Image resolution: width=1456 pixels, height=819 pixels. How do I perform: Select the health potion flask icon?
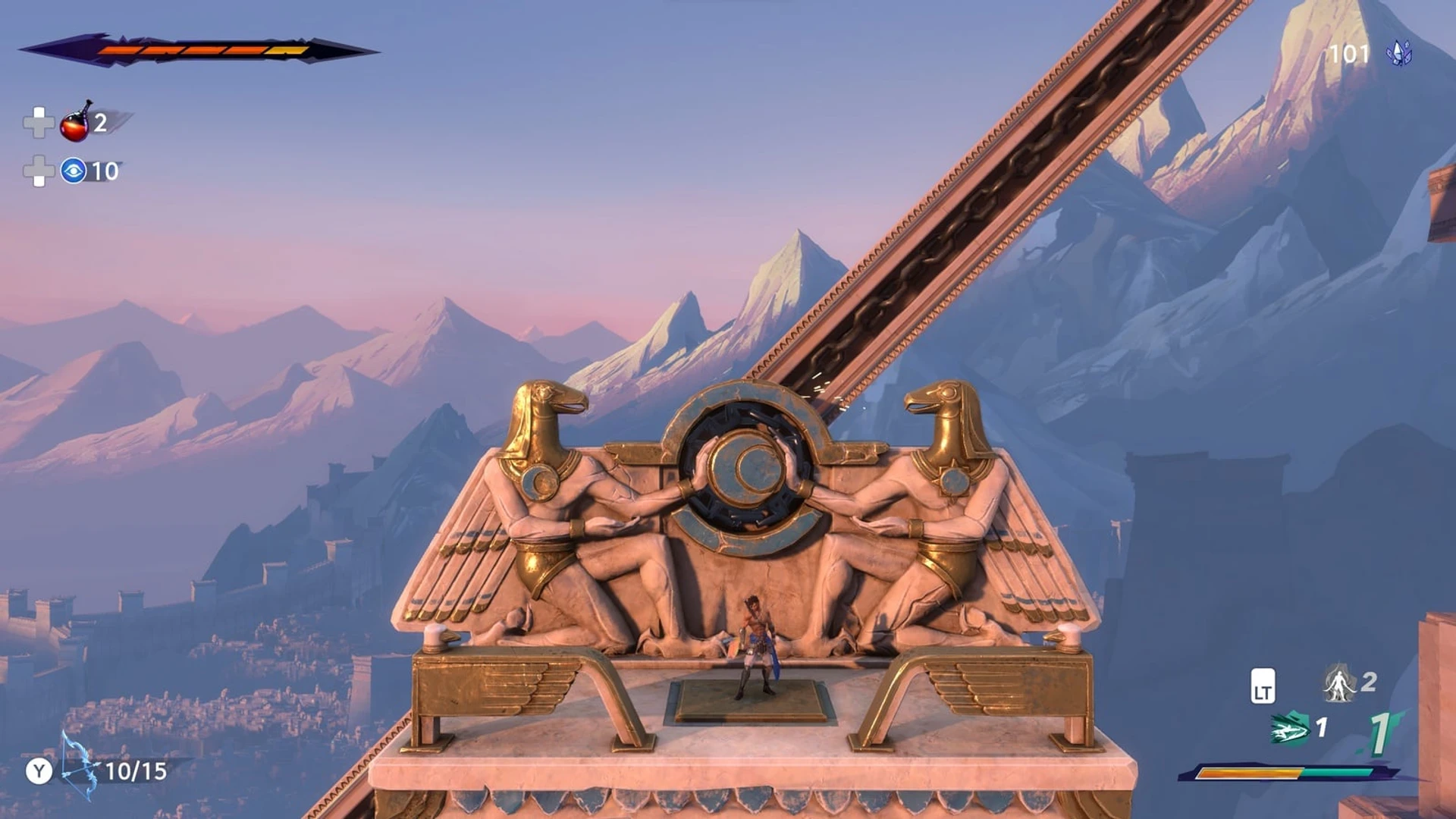(x=74, y=127)
